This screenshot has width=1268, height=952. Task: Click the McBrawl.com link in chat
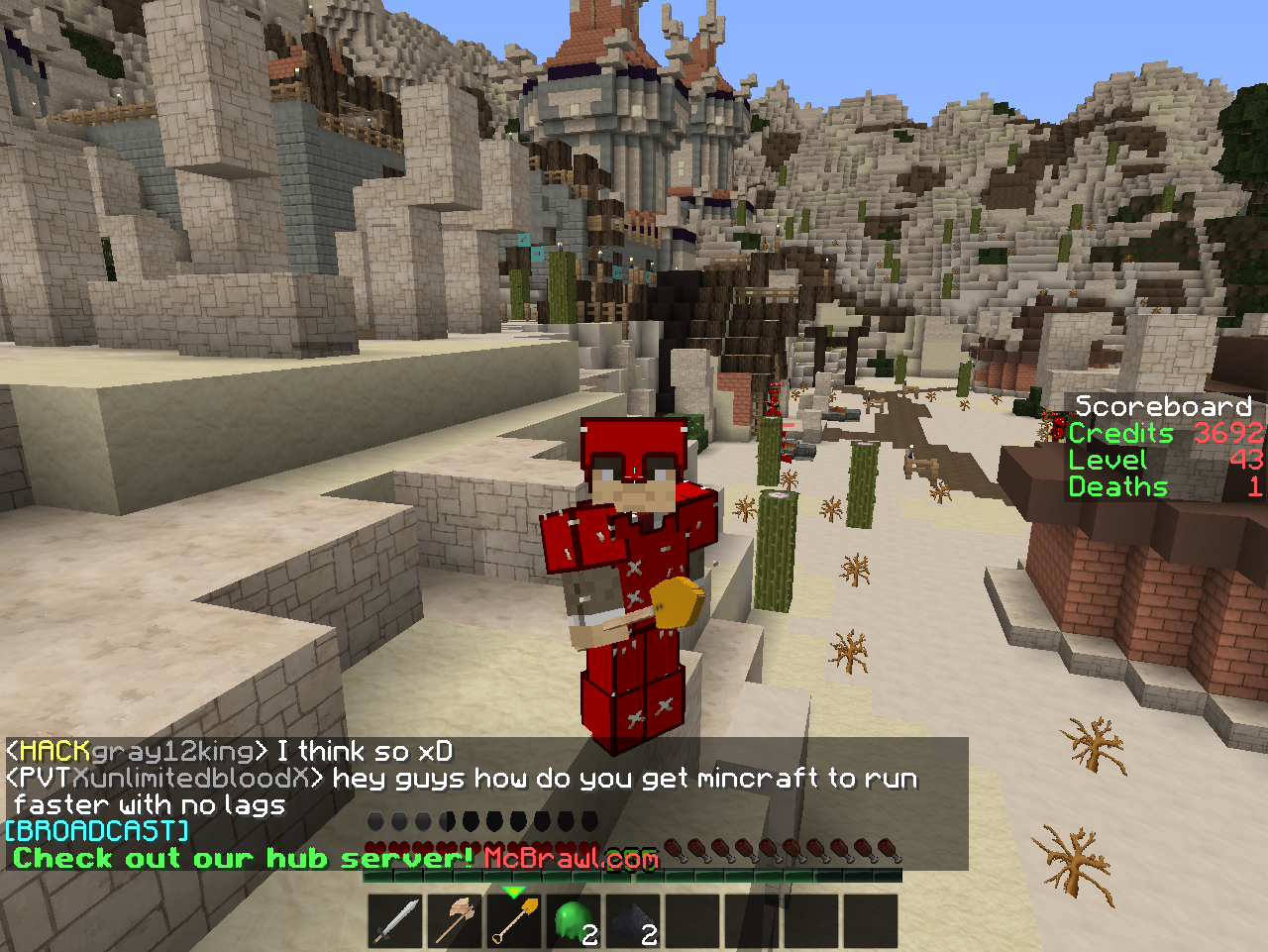(x=572, y=858)
